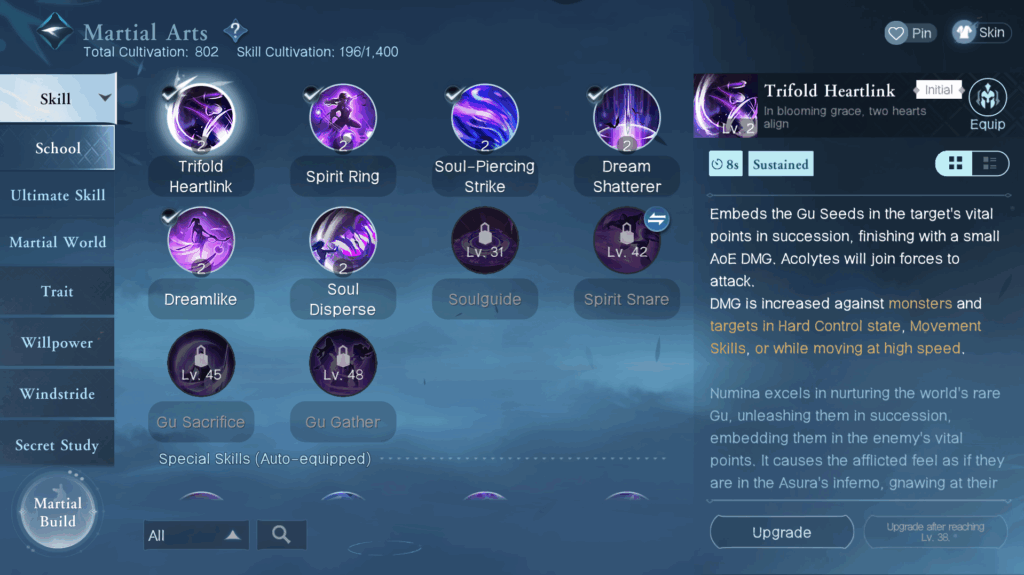This screenshot has width=1024, height=575.
Task: Click the Upgrade button
Action: pos(781,533)
